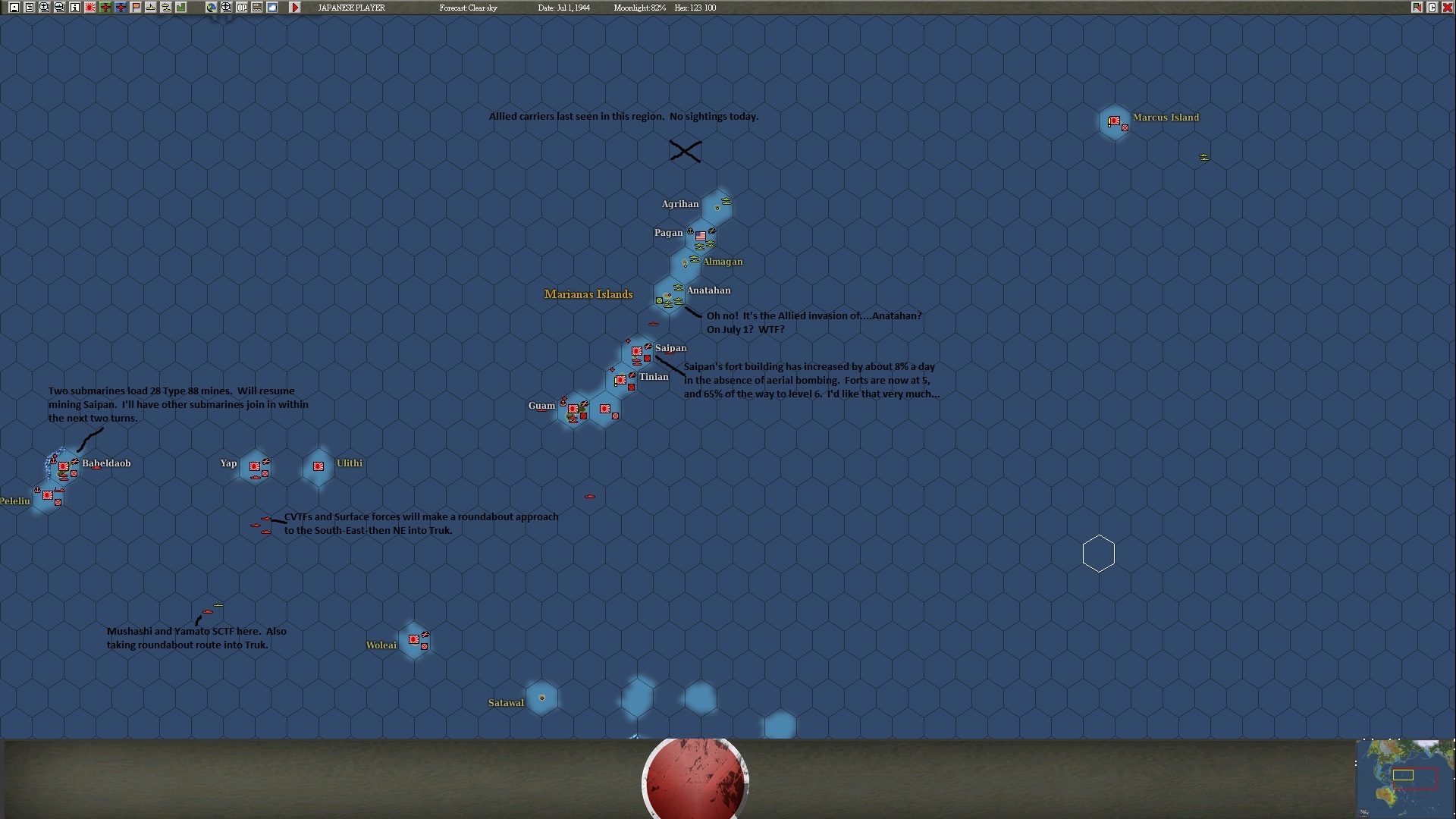Open the operational report OP icon

(x=242, y=8)
